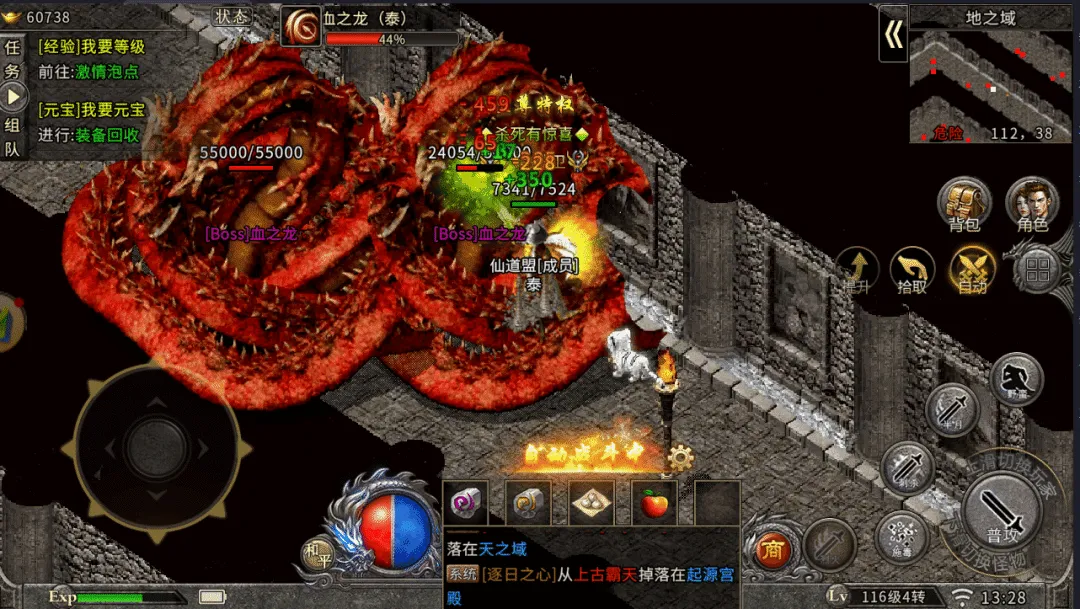Open the 角色 character sheet
1080x609 pixels.
(1031, 205)
